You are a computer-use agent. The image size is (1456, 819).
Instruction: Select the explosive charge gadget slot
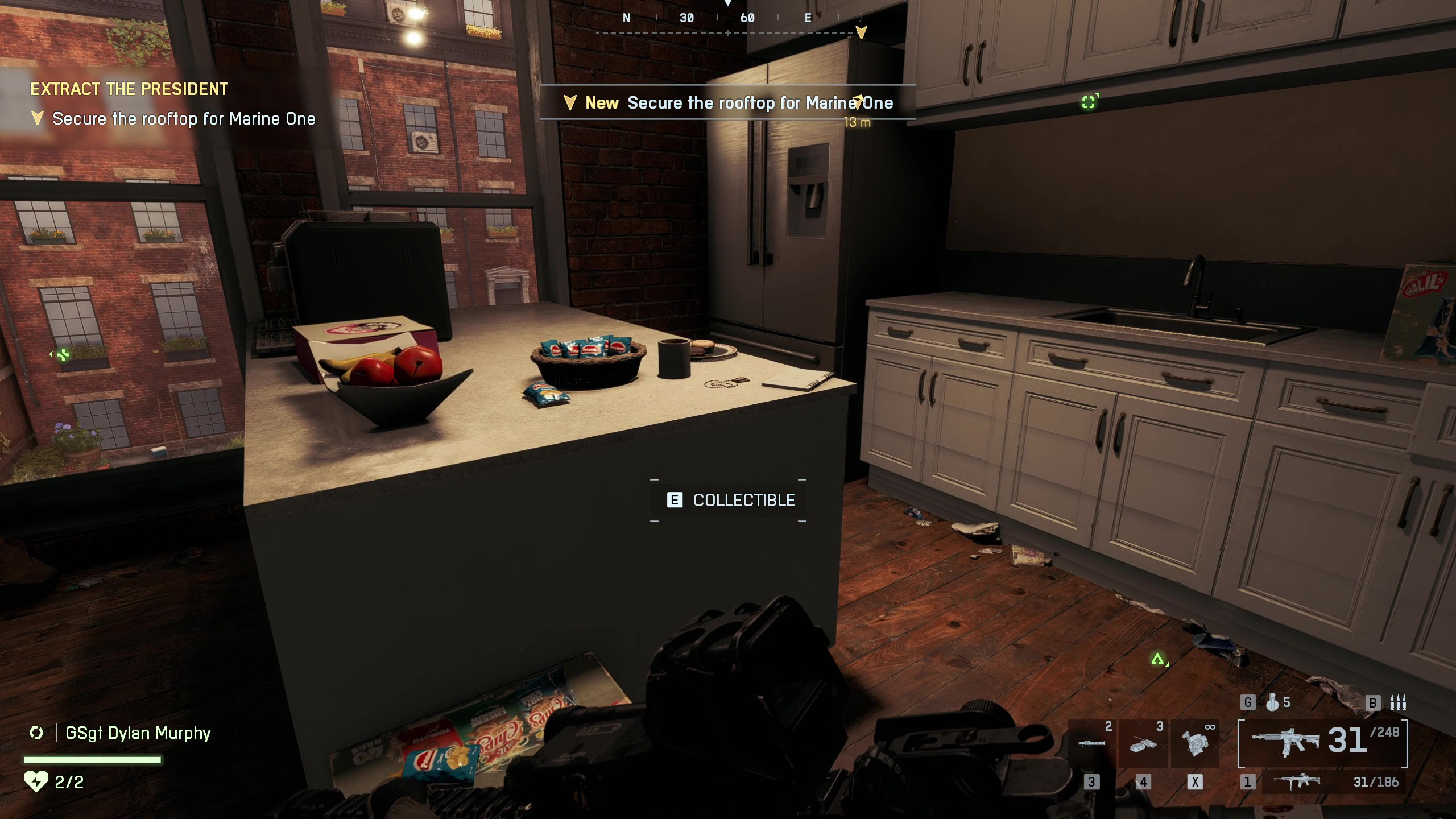(x=1143, y=744)
